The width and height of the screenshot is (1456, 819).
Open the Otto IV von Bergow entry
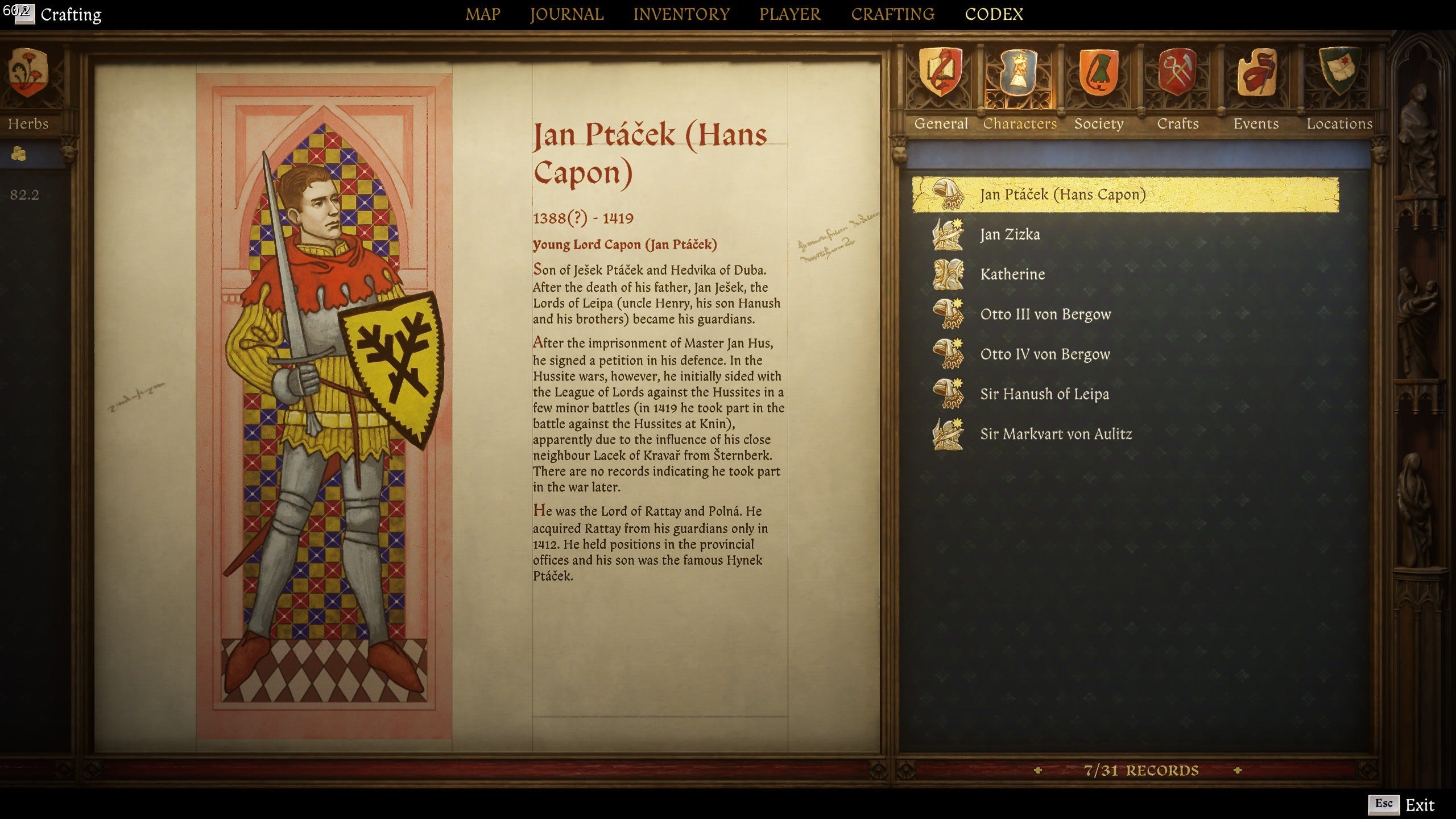[x=1045, y=354]
